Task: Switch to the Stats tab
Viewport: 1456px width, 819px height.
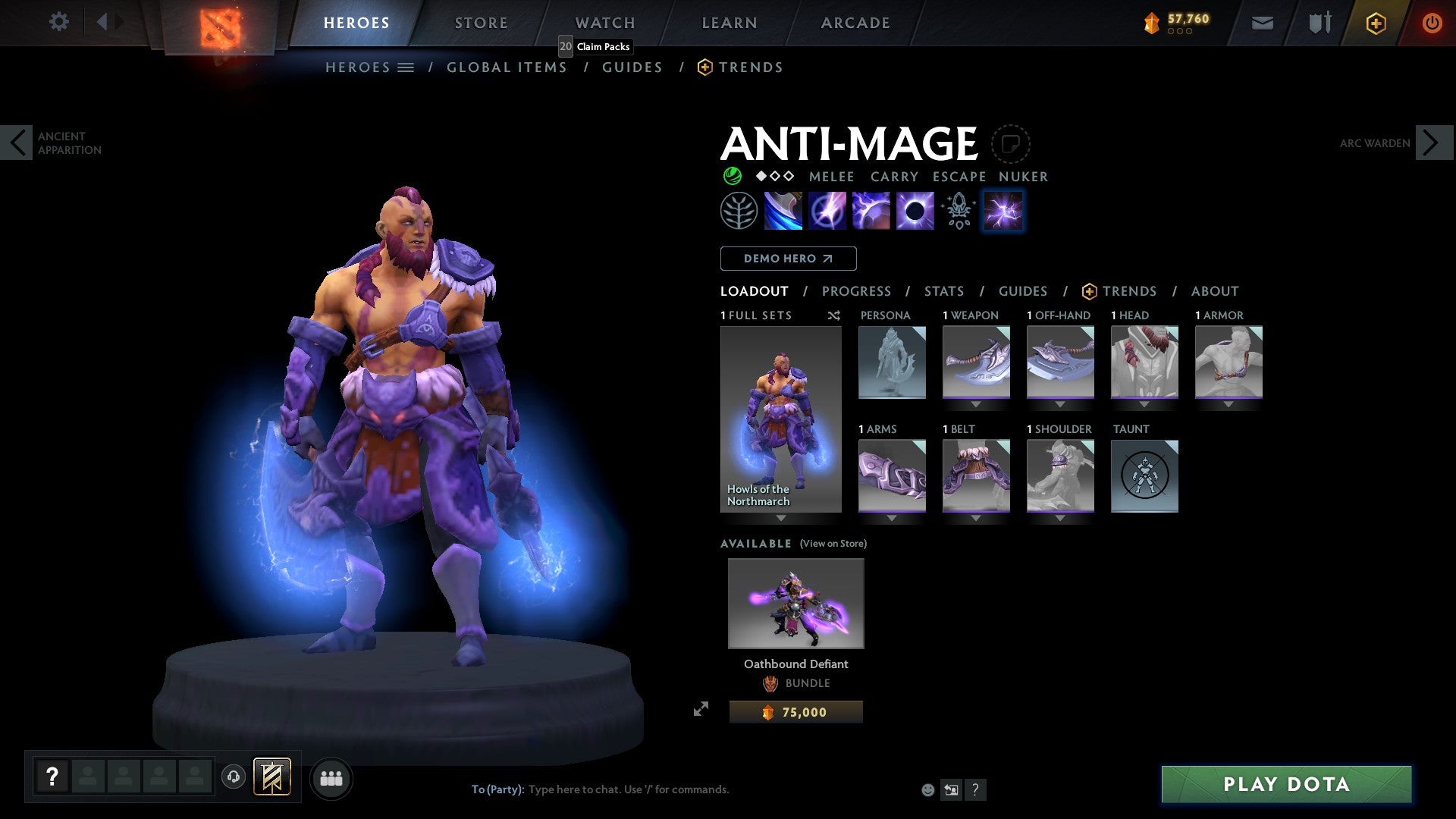Action: pyautogui.click(x=943, y=290)
